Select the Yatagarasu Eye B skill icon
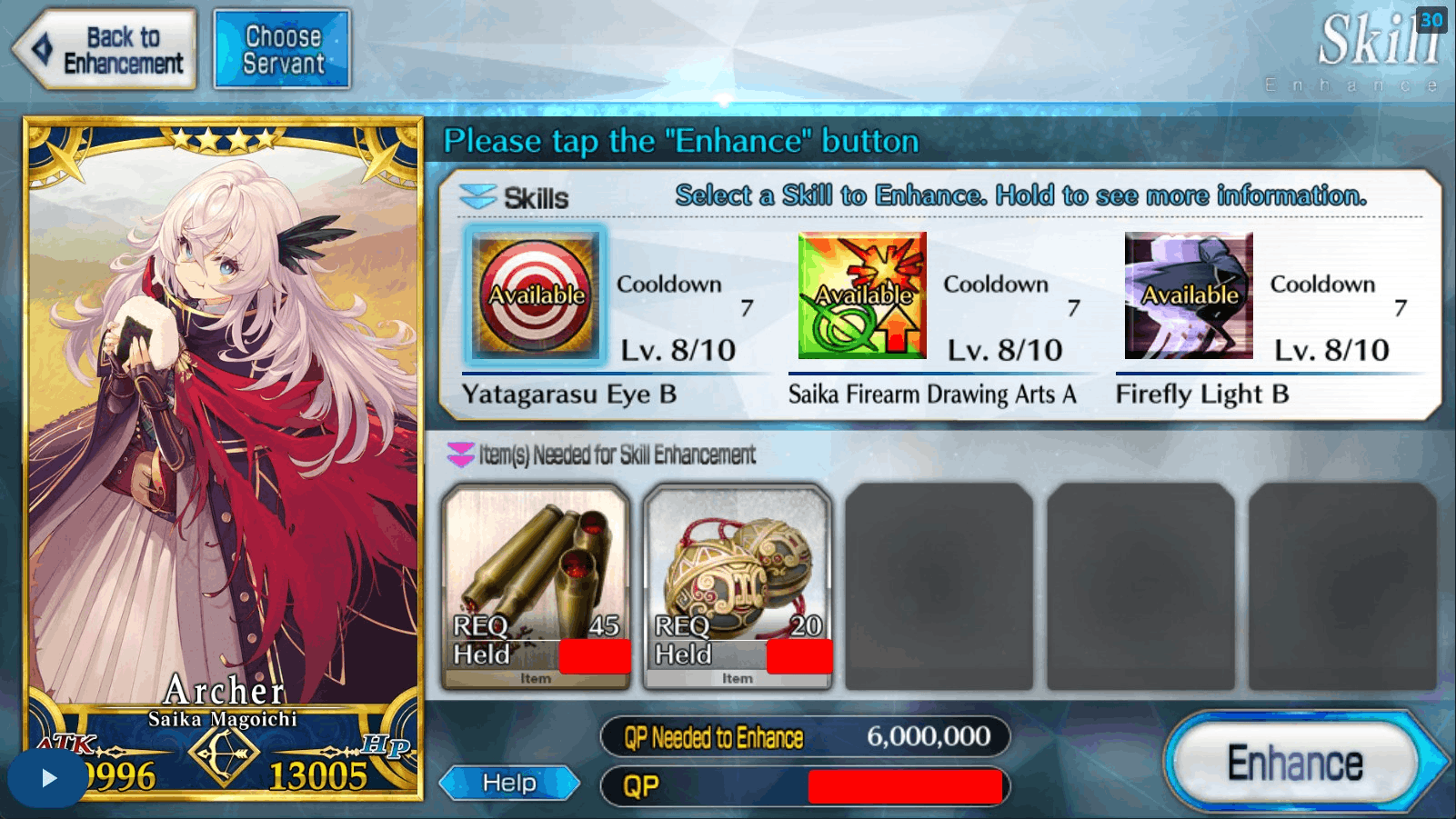The width and height of the screenshot is (1456, 819). click(x=532, y=295)
